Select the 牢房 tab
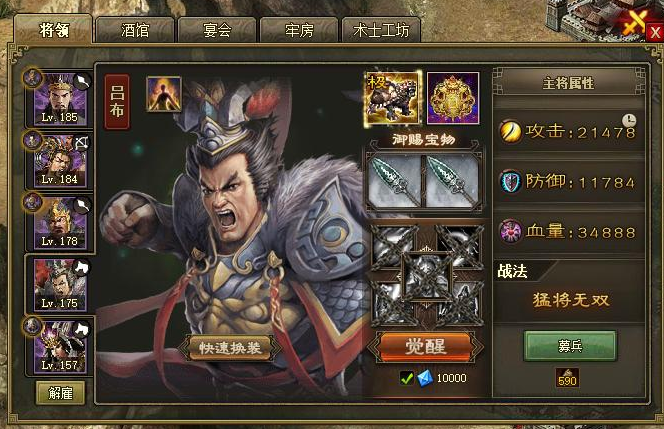Image resolution: width=664 pixels, height=429 pixels. 297,30
